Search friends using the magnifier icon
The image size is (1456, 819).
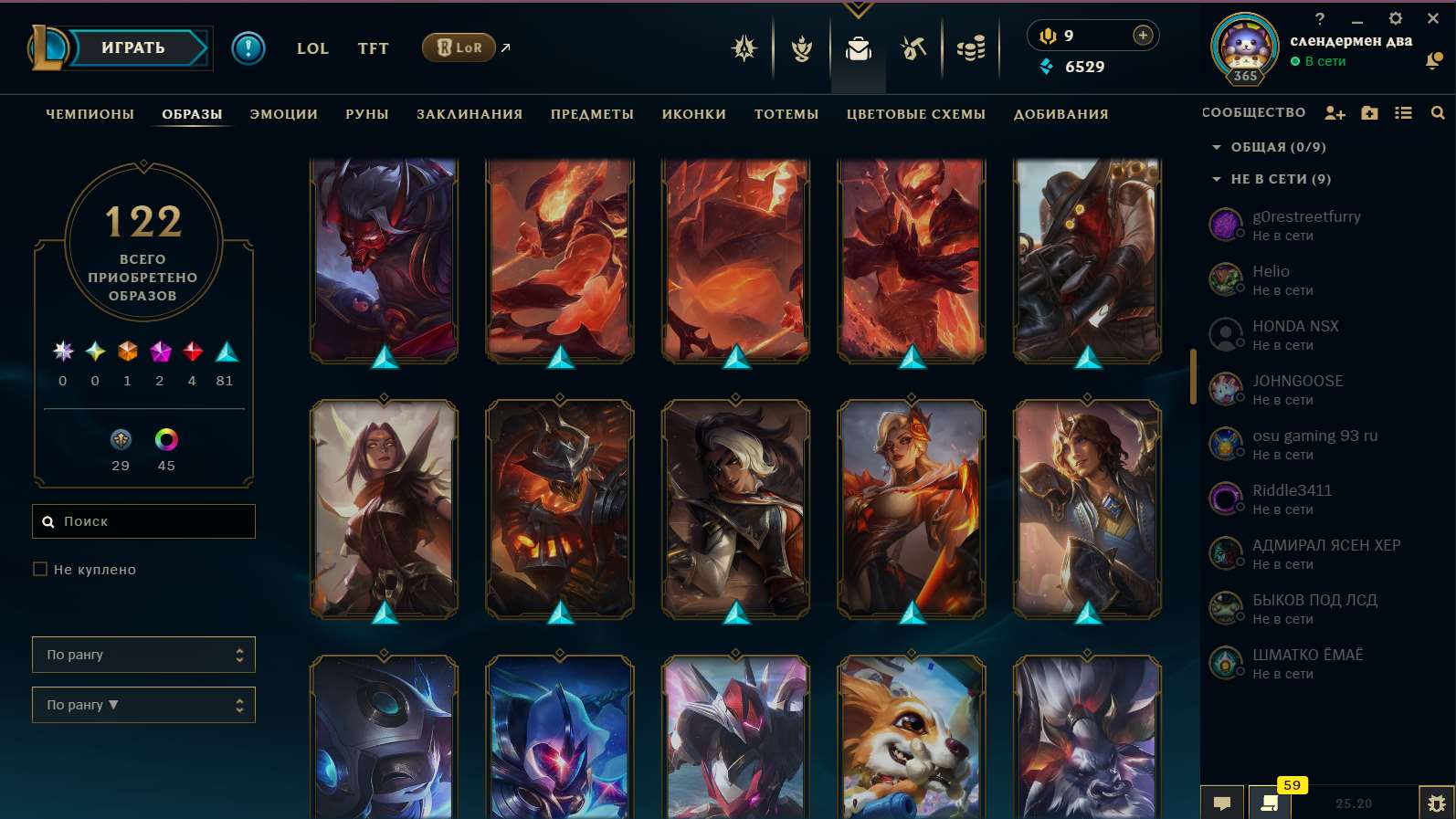coord(1438,112)
